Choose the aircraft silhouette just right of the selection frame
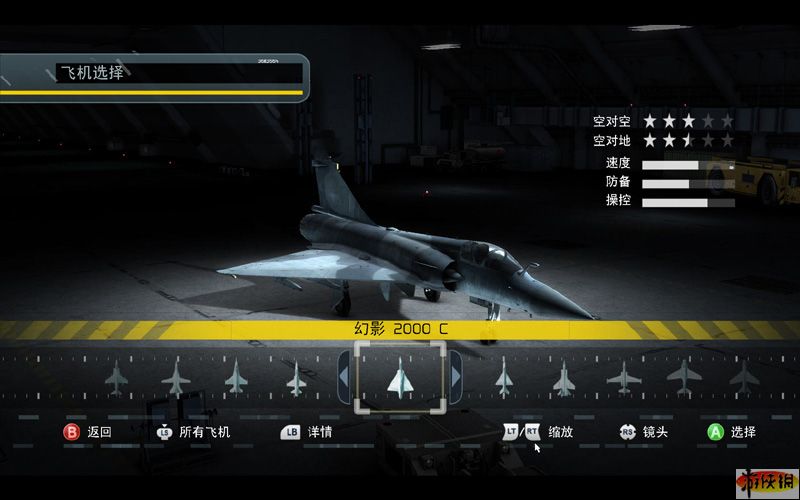The width and height of the screenshot is (800, 500). click(504, 378)
